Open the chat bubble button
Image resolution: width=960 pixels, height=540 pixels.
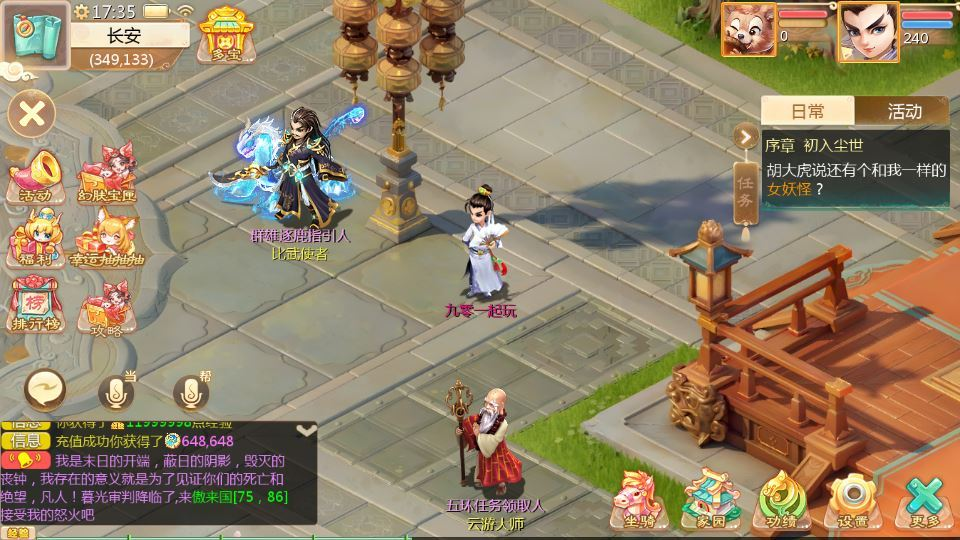pos(47,388)
